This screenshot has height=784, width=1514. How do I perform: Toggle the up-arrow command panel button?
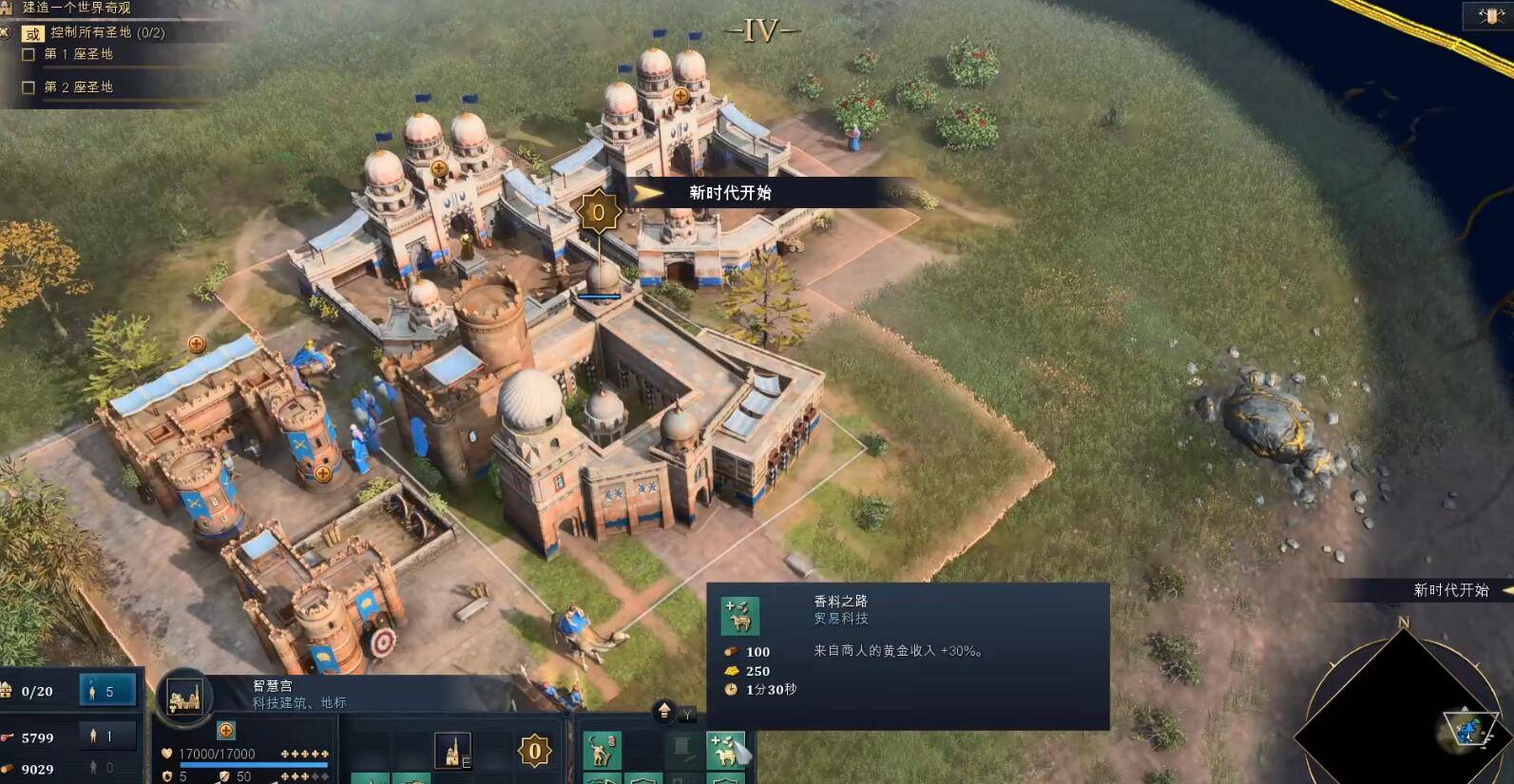664,711
